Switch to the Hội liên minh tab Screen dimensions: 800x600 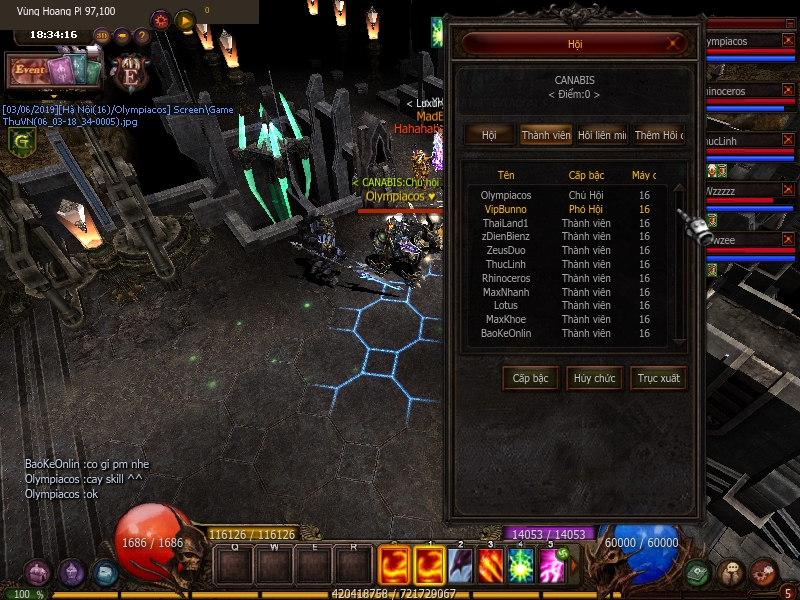[x=602, y=135]
